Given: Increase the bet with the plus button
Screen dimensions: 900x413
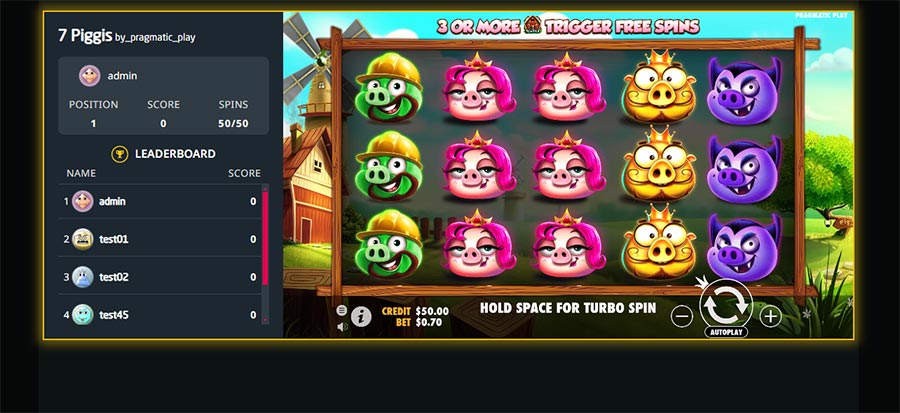Looking at the screenshot, I should point(770,316).
